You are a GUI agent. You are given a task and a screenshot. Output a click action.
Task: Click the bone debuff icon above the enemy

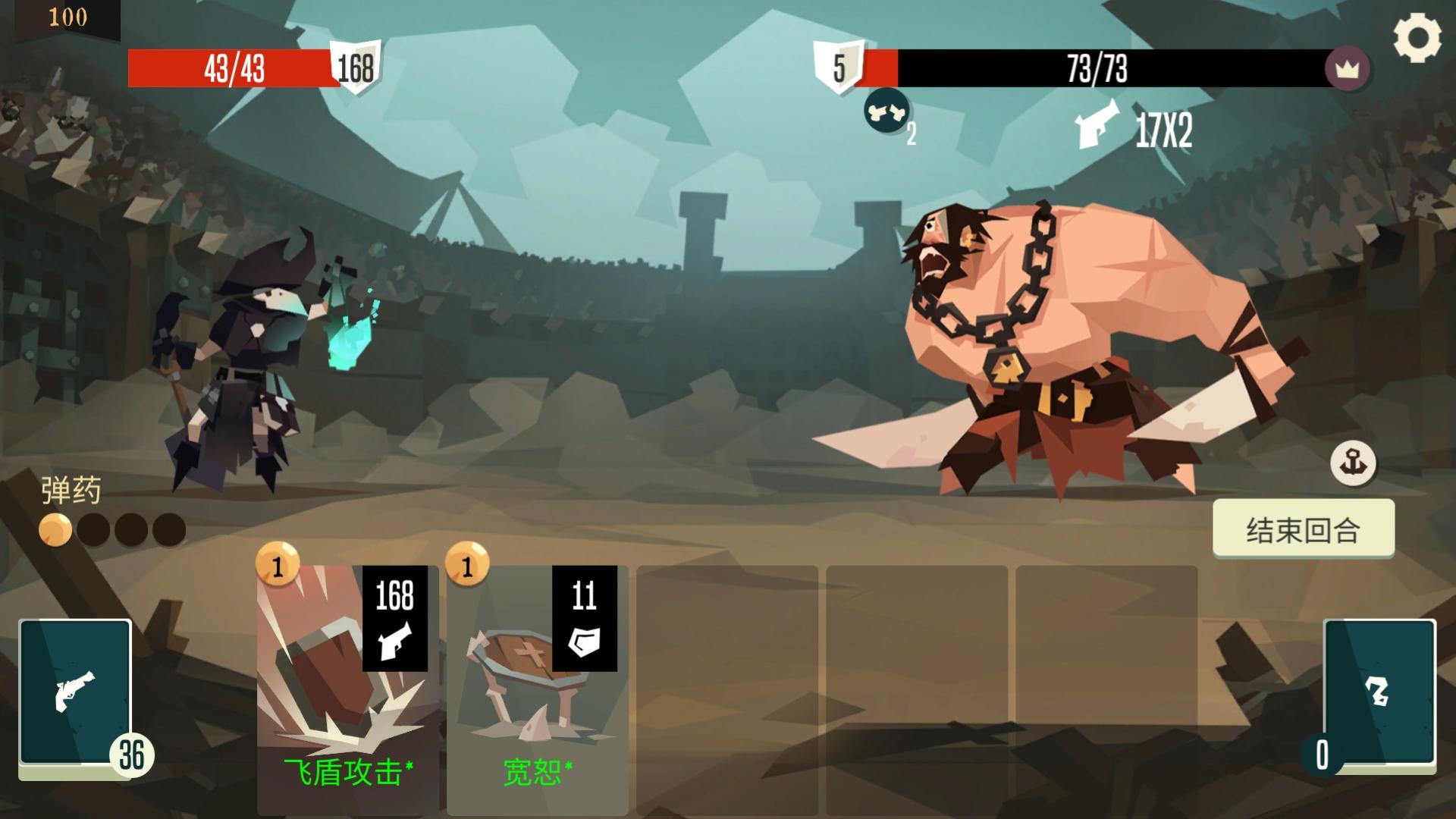[x=885, y=114]
